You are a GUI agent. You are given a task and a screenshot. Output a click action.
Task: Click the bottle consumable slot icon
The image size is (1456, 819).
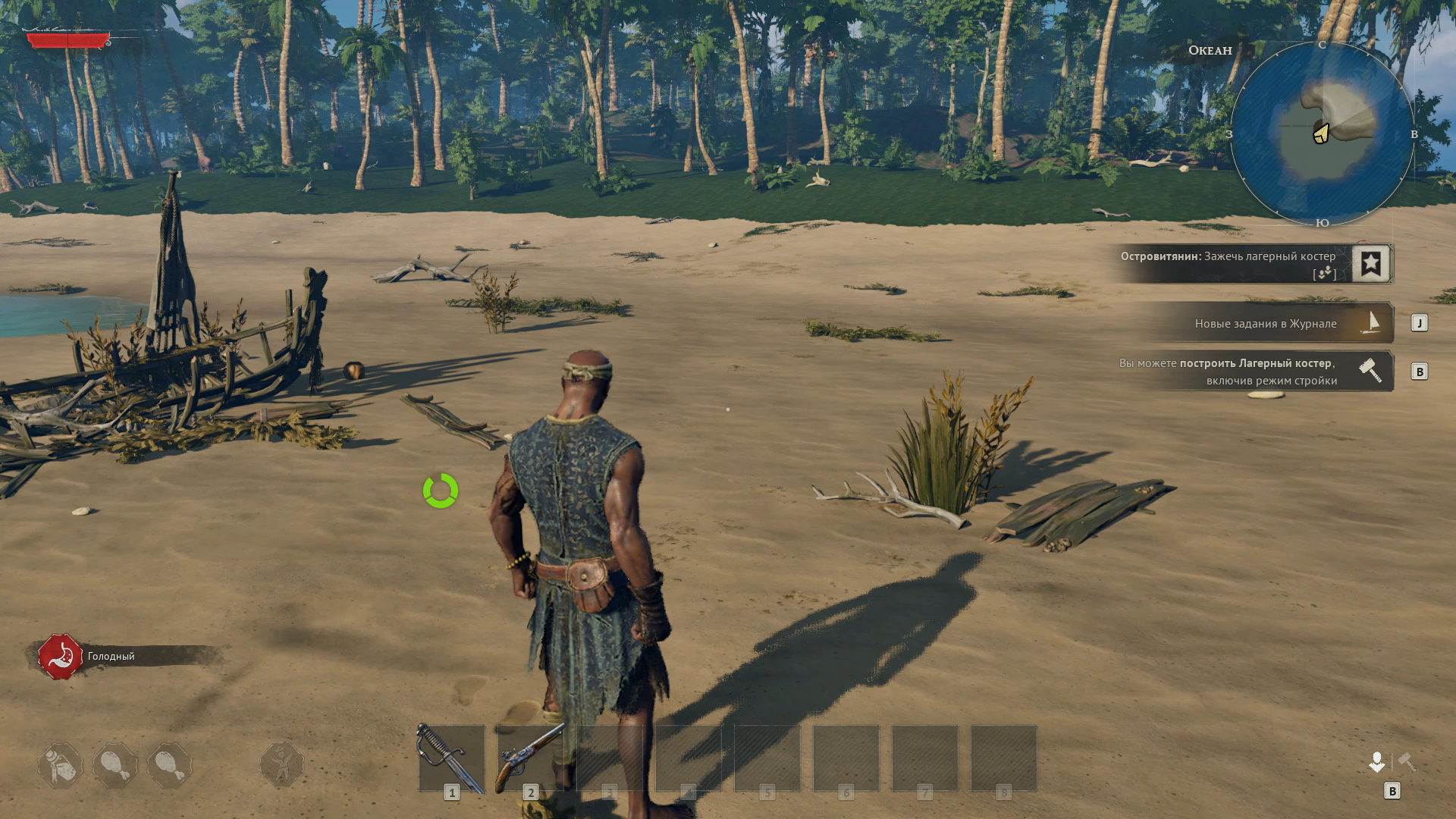pyautogui.click(x=61, y=765)
